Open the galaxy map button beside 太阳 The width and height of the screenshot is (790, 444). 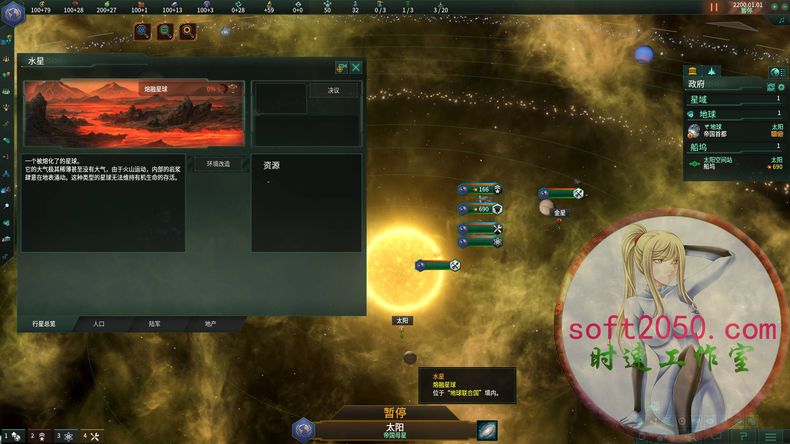point(486,430)
